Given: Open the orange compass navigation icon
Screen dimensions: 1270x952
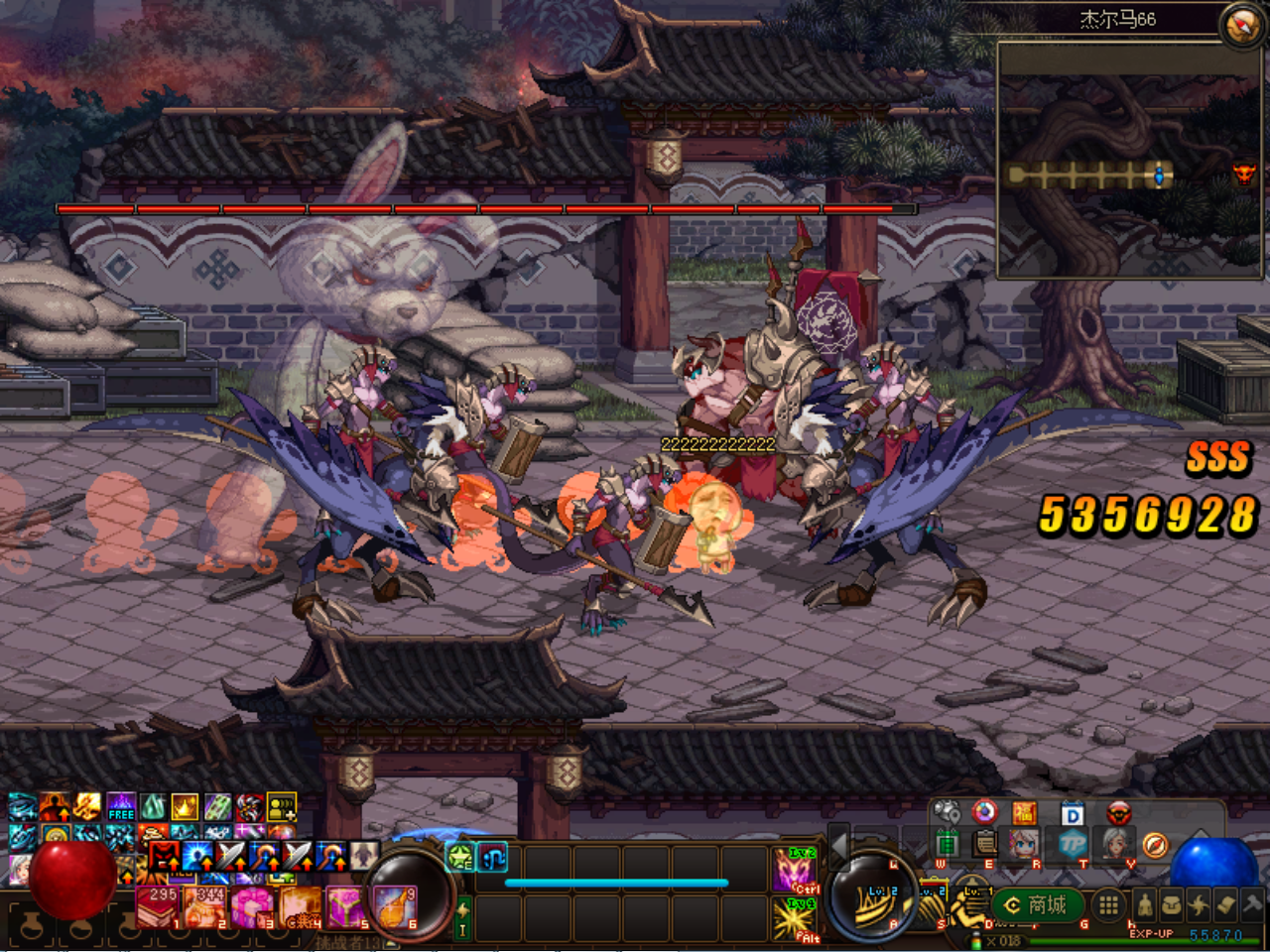Looking at the screenshot, I should coord(1155,845).
